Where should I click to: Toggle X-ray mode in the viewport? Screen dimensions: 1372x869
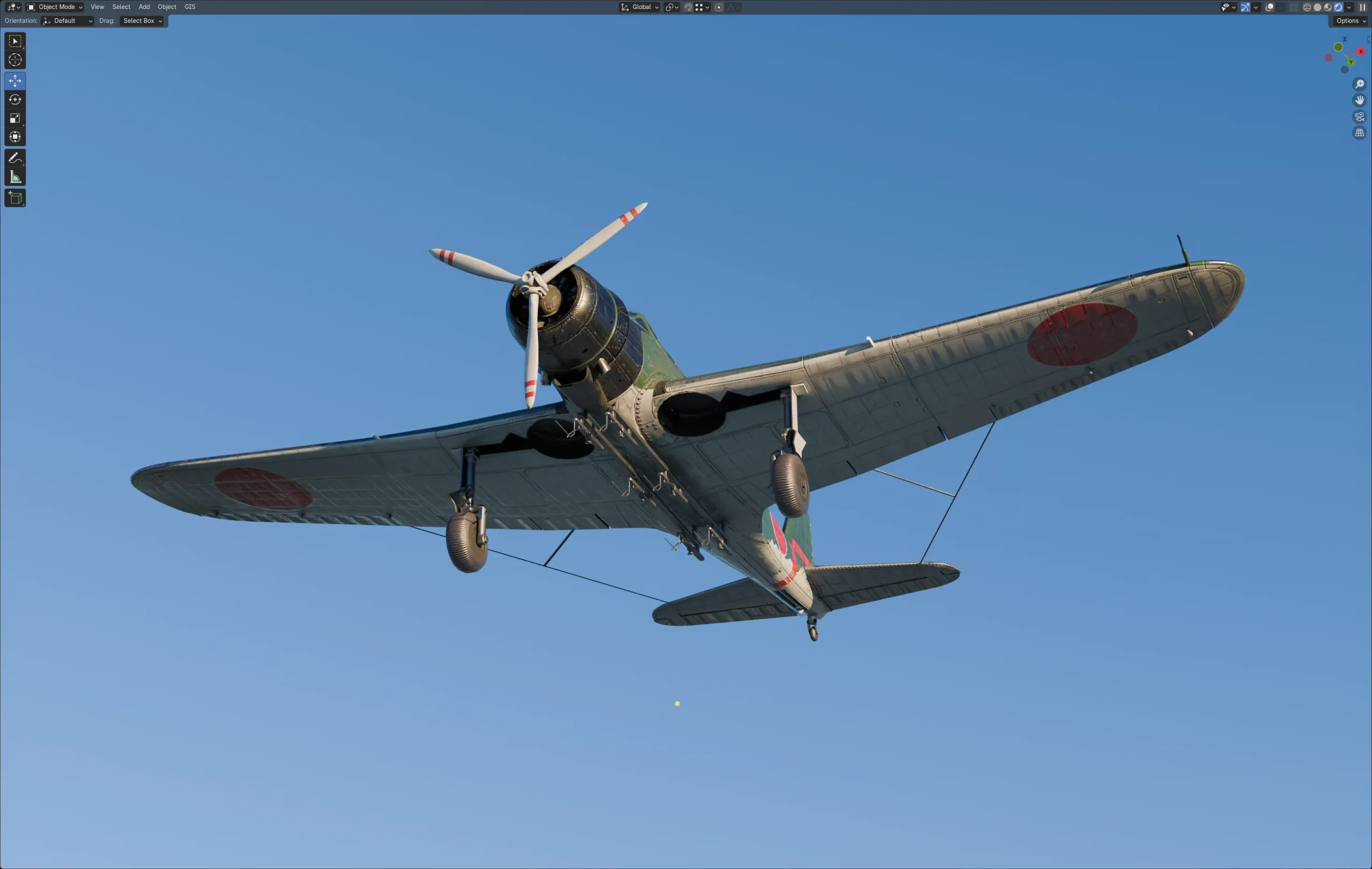pos(1293,8)
